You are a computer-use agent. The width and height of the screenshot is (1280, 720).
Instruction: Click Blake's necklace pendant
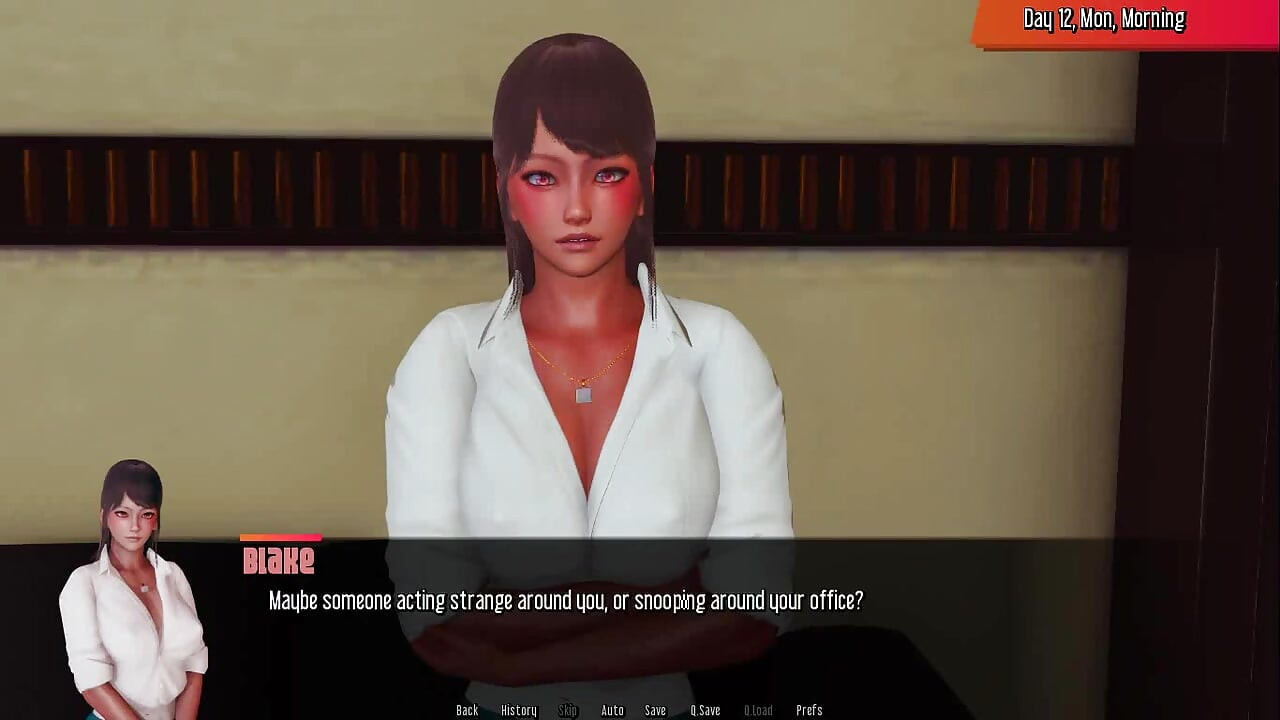click(582, 394)
